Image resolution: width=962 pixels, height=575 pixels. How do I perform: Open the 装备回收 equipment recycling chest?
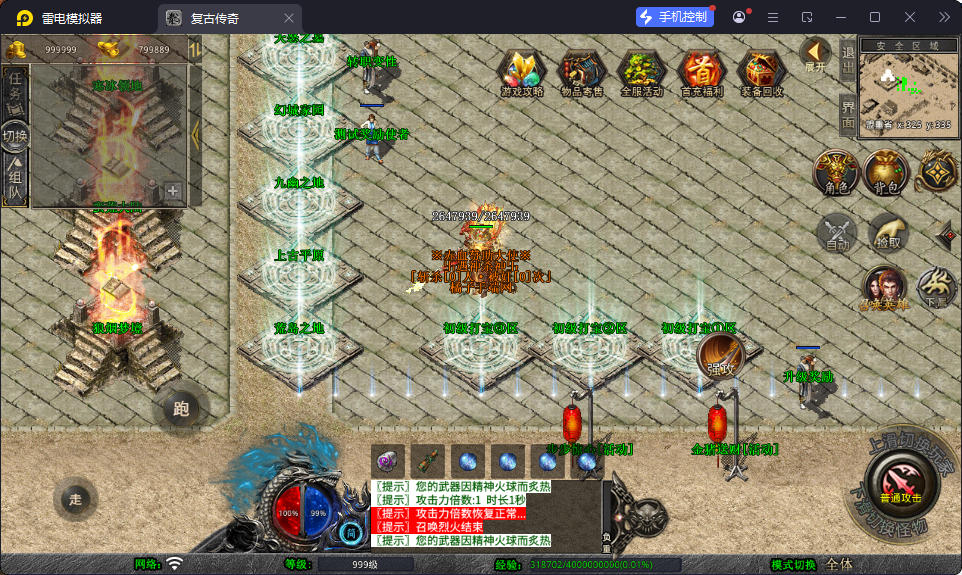coord(761,72)
